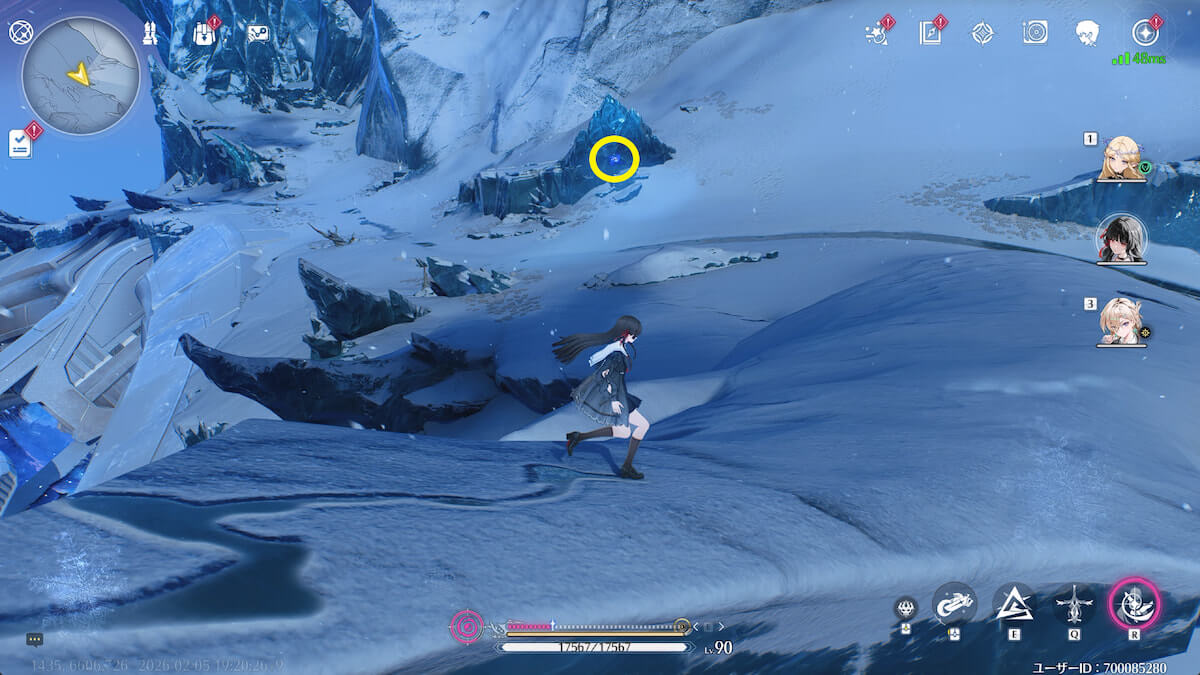Activate the motorcycle vehicle icon
1200x675 pixels.
tap(954, 603)
